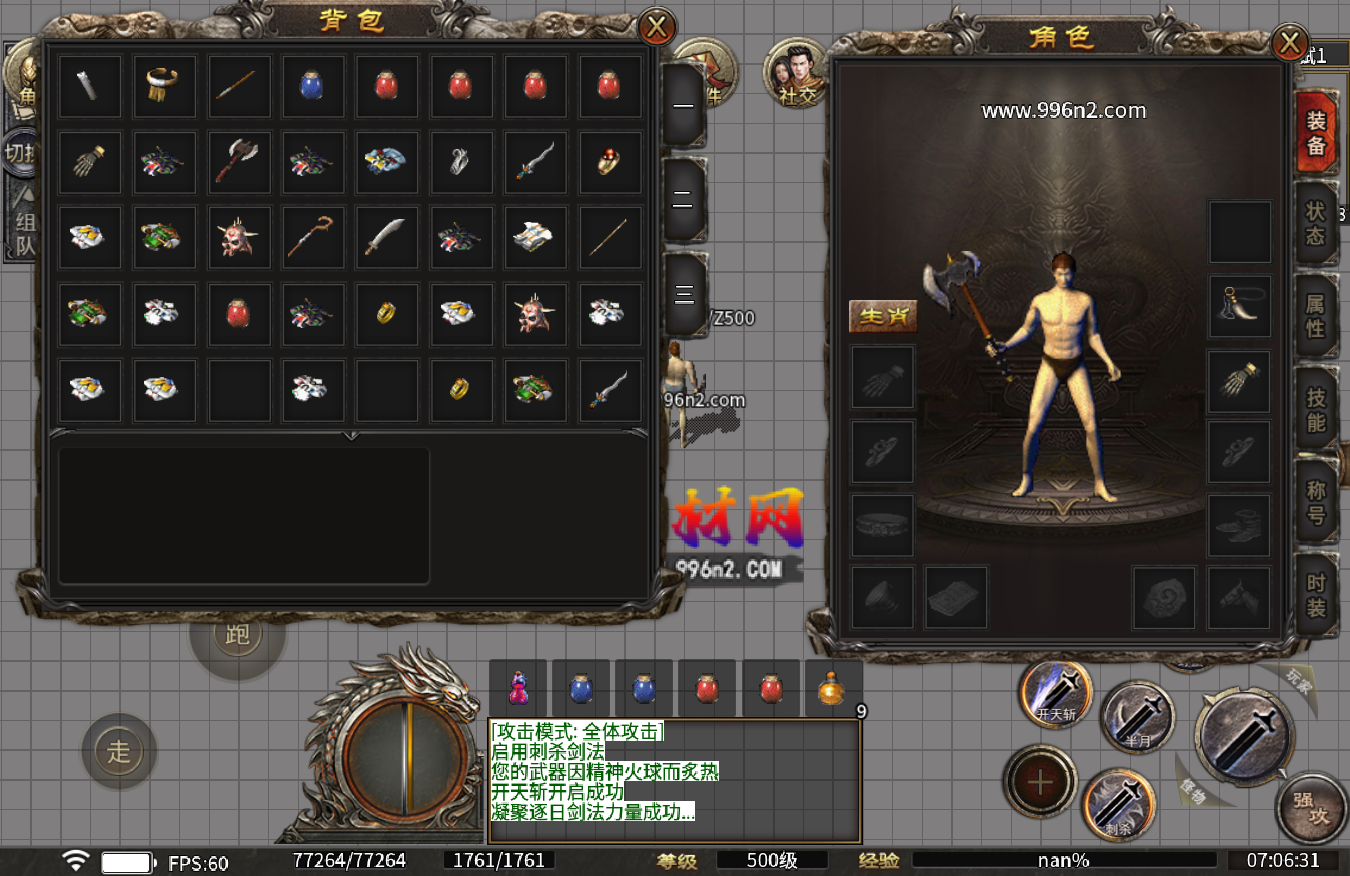Select the 称号 title tab
Screen dimensions: 1350x876
click(1316, 502)
